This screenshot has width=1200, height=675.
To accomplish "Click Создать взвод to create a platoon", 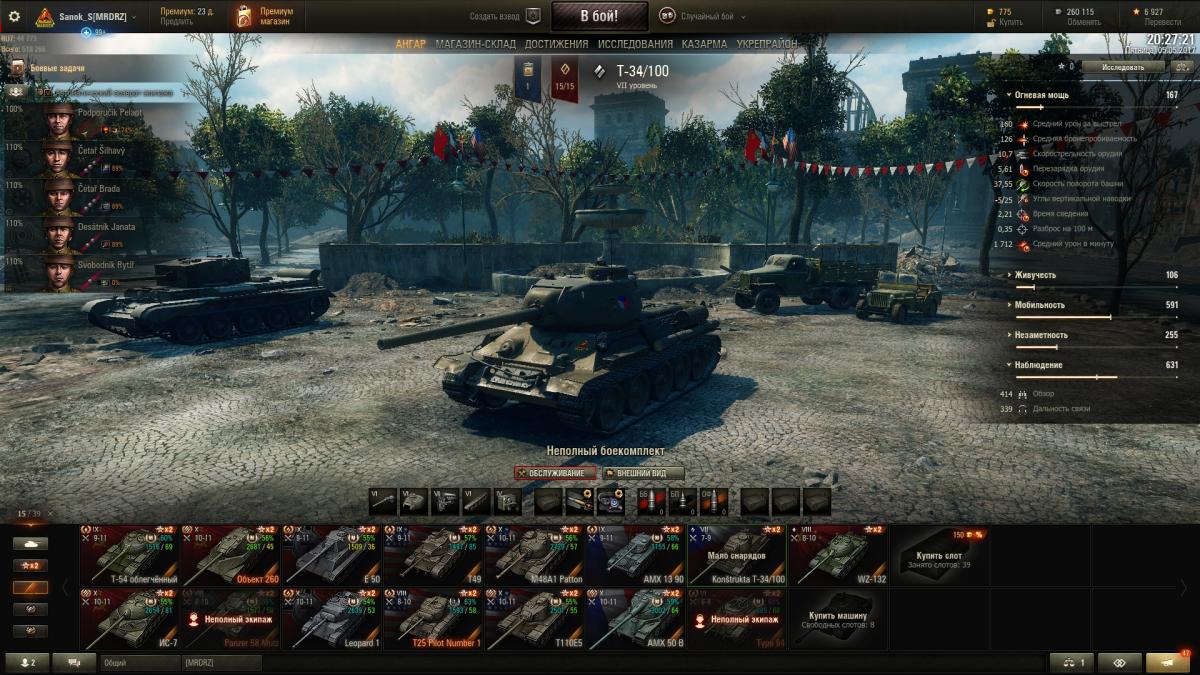I will point(506,17).
